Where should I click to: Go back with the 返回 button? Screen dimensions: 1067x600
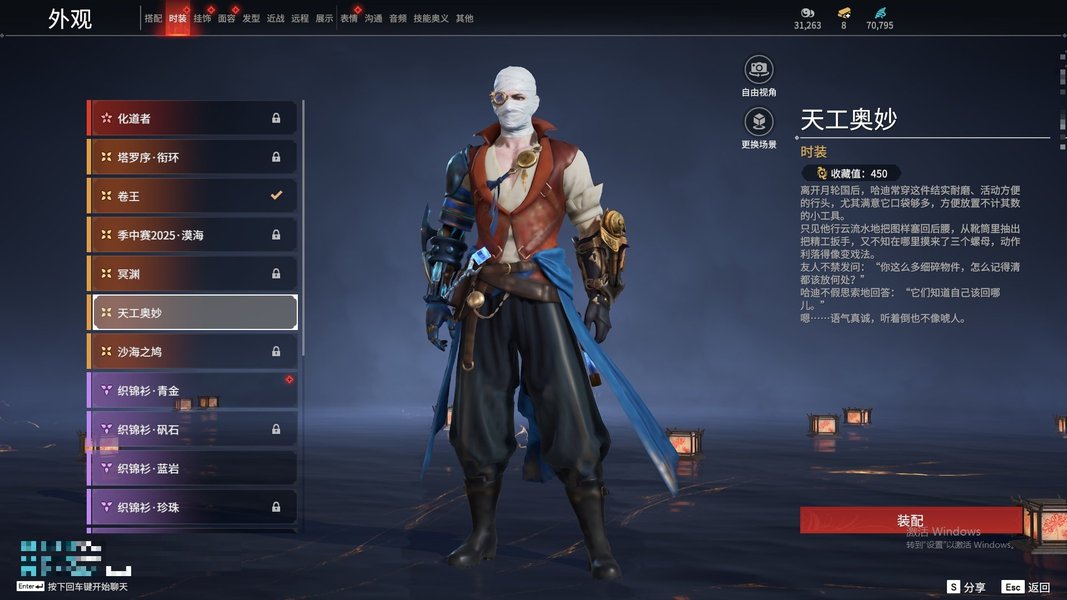click(1027, 587)
